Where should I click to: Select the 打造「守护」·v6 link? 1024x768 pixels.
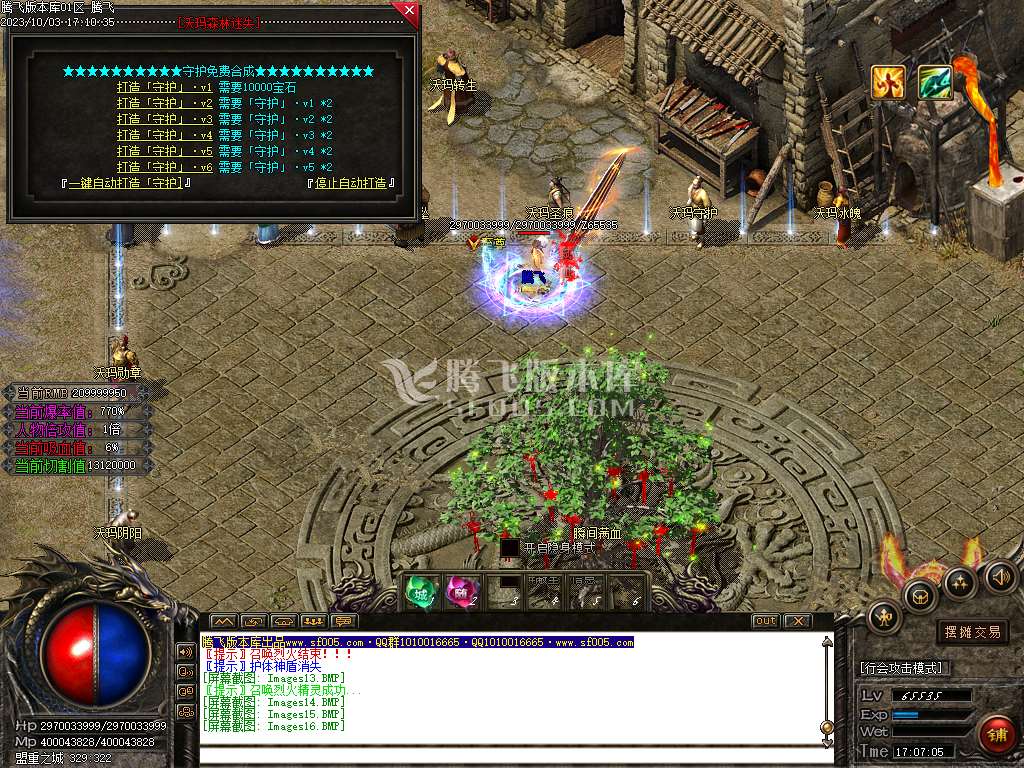165,167
